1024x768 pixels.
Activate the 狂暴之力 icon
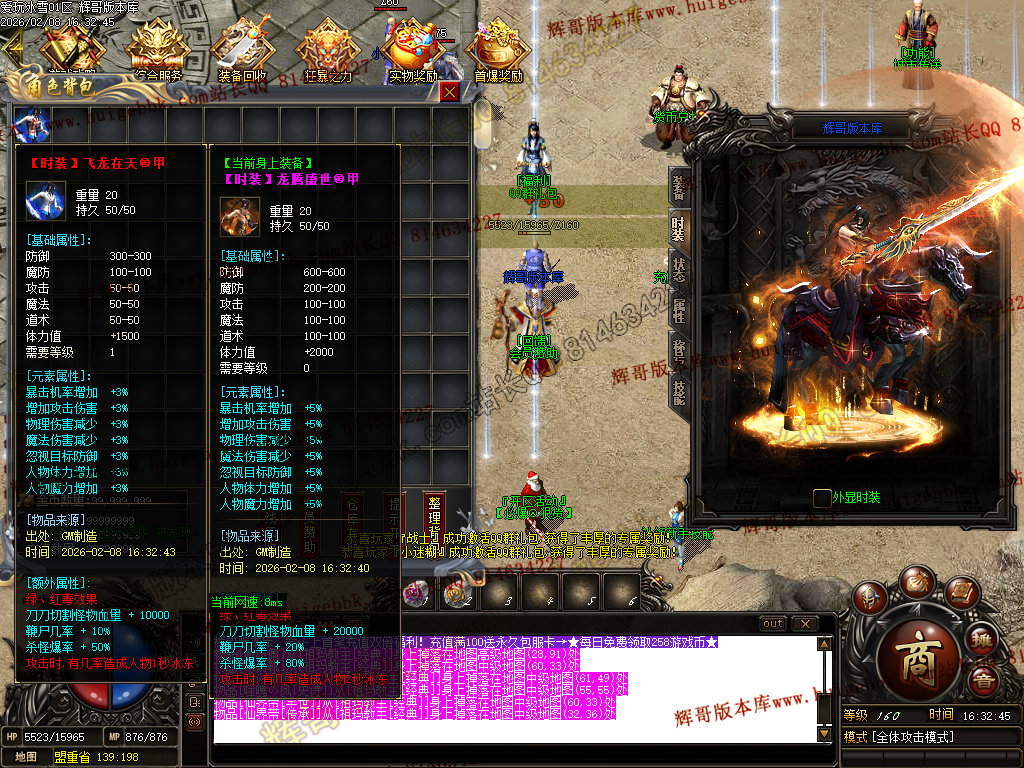(327, 47)
